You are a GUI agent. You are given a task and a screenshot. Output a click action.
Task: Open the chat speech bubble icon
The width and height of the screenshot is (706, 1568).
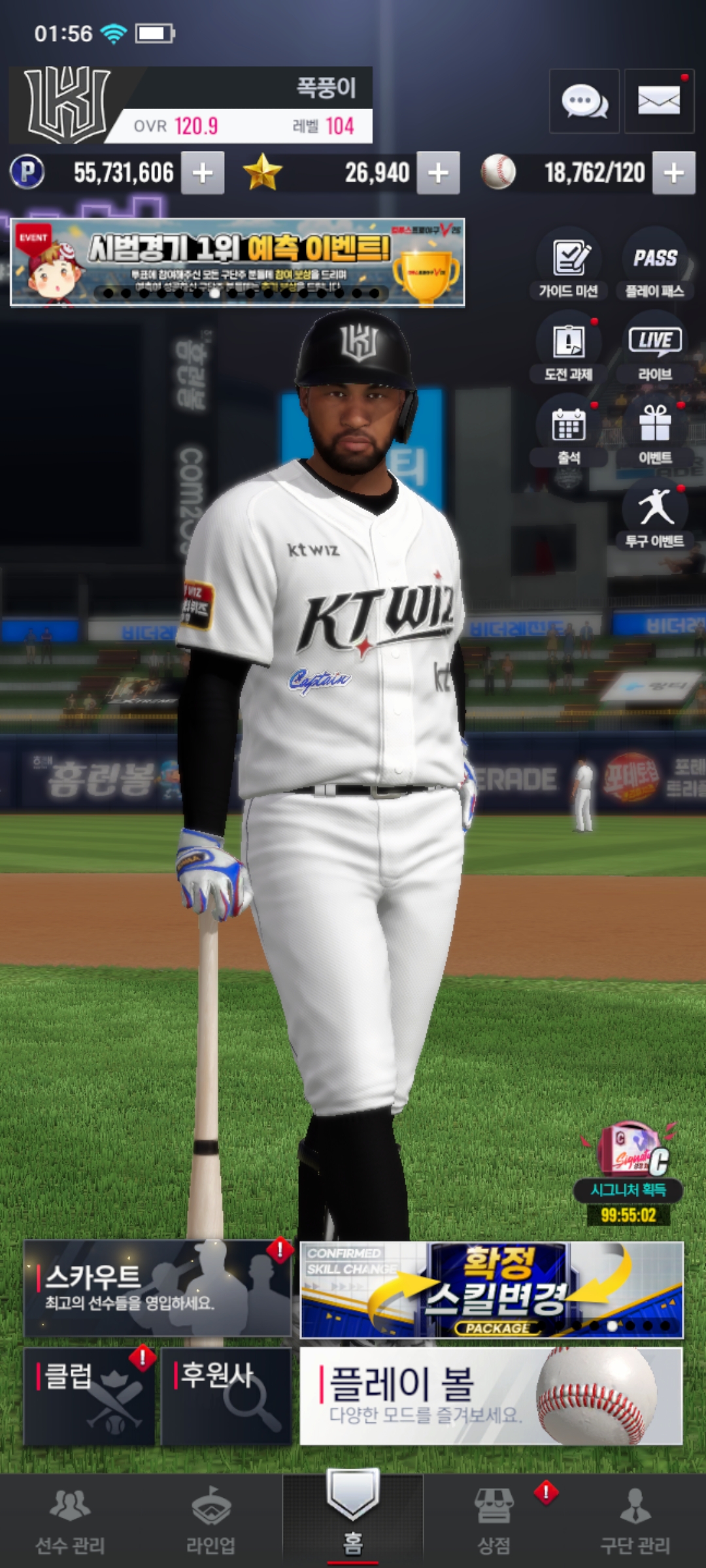tap(584, 101)
